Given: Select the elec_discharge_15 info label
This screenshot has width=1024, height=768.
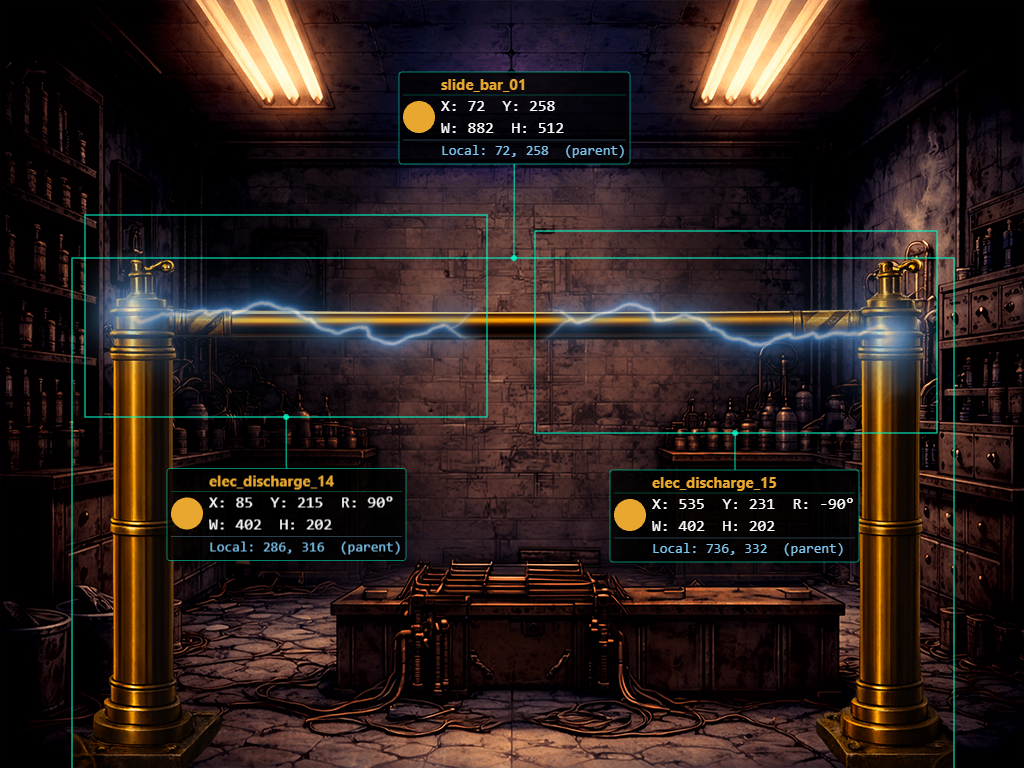Looking at the screenshot, I should [734, 515].
